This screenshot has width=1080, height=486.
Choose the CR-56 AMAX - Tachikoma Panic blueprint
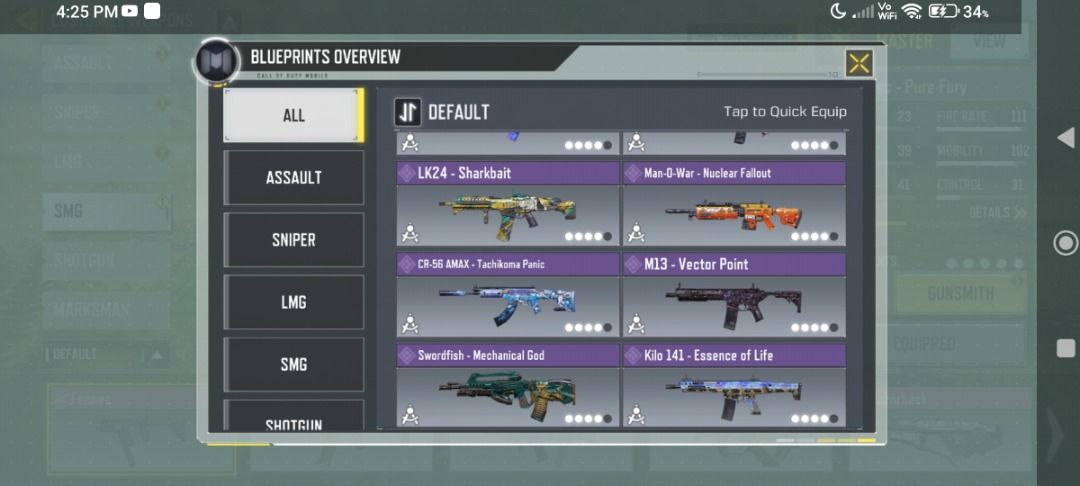[508, 297]
